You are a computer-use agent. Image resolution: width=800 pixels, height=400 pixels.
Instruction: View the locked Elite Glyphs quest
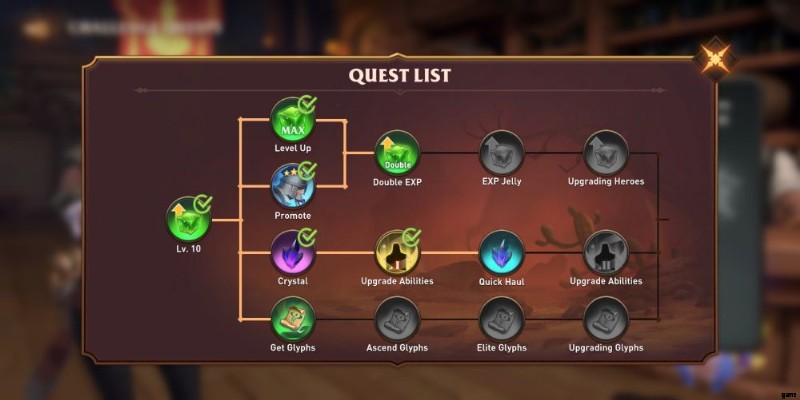point(502,319)
